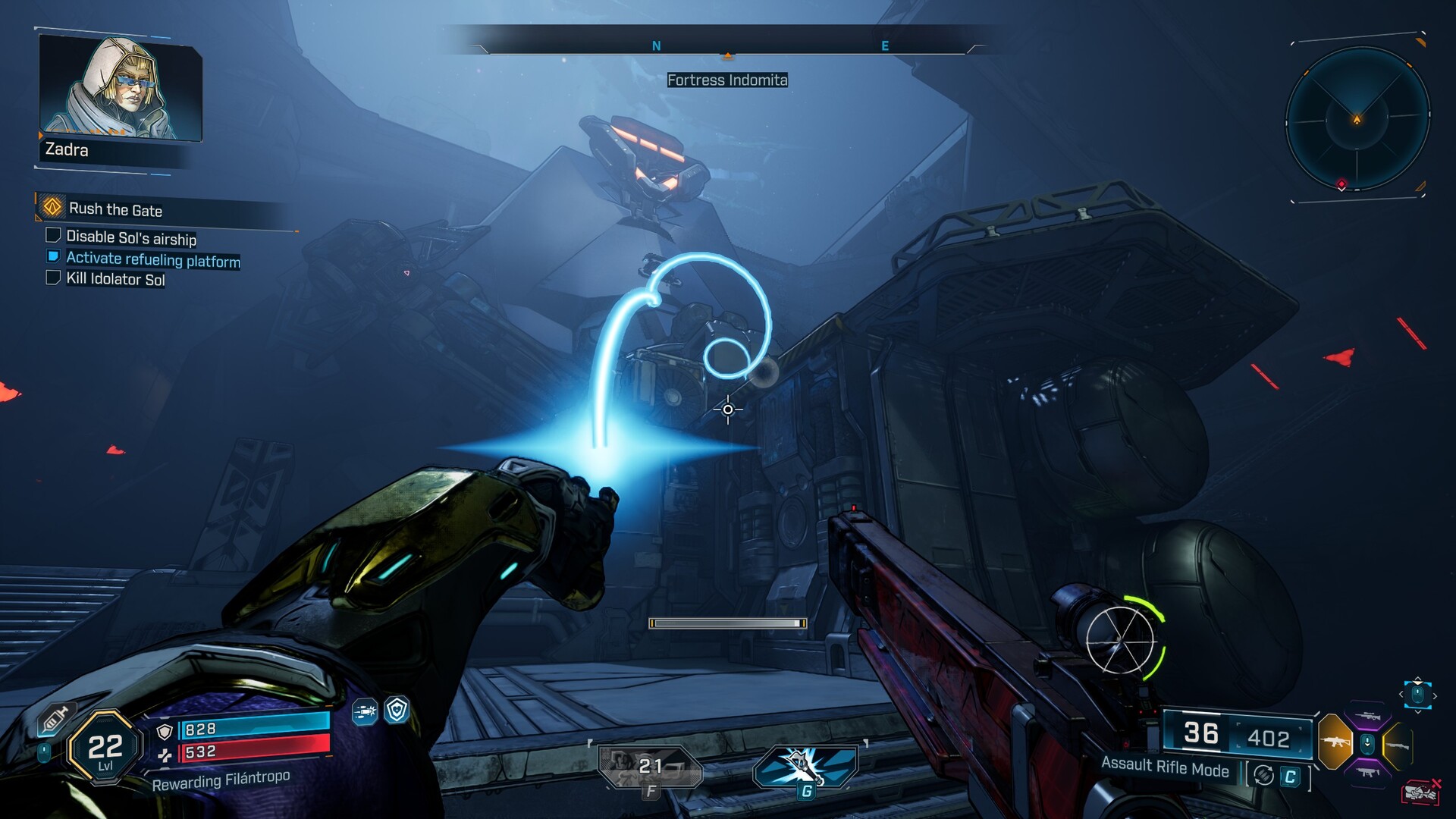Use the grenade slot showing 21

click(x=650, y=766)
